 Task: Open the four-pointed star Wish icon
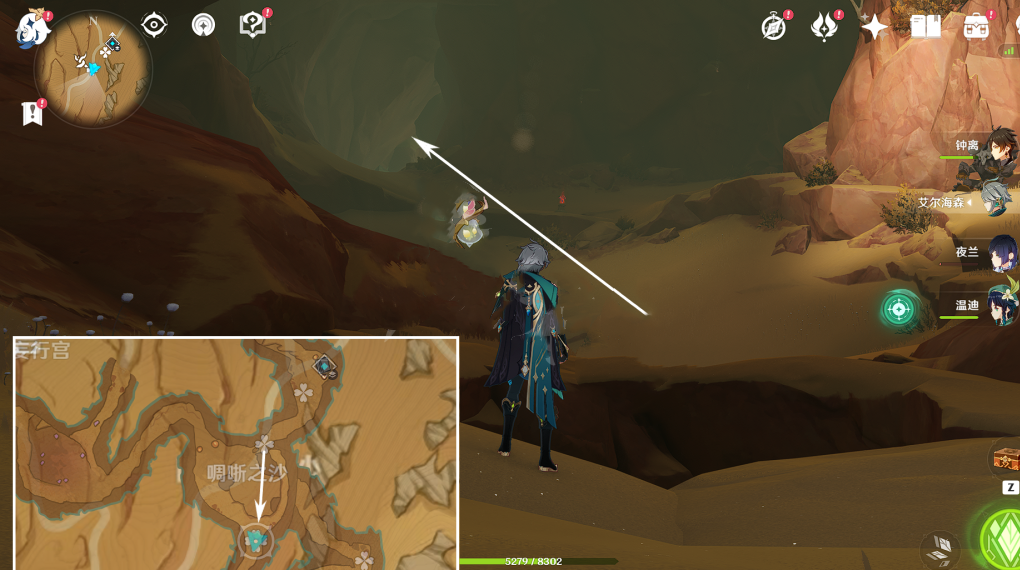tap(875, 27)
